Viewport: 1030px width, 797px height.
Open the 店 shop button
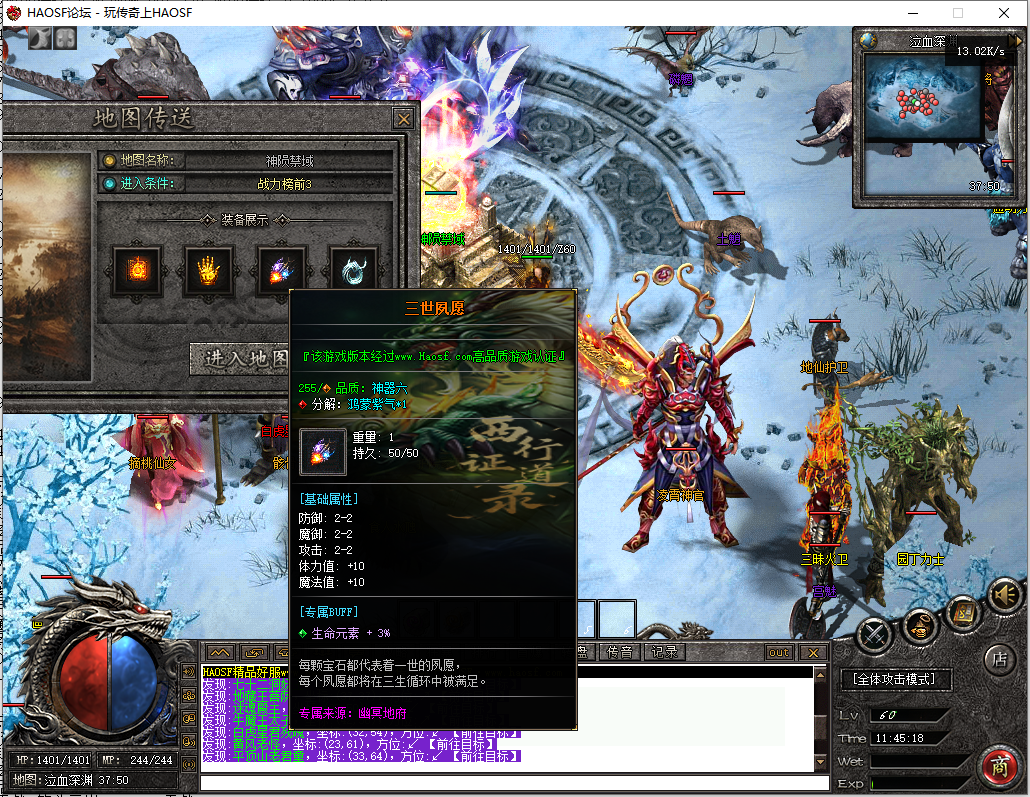pyautogui.click(x=998, y=658)
